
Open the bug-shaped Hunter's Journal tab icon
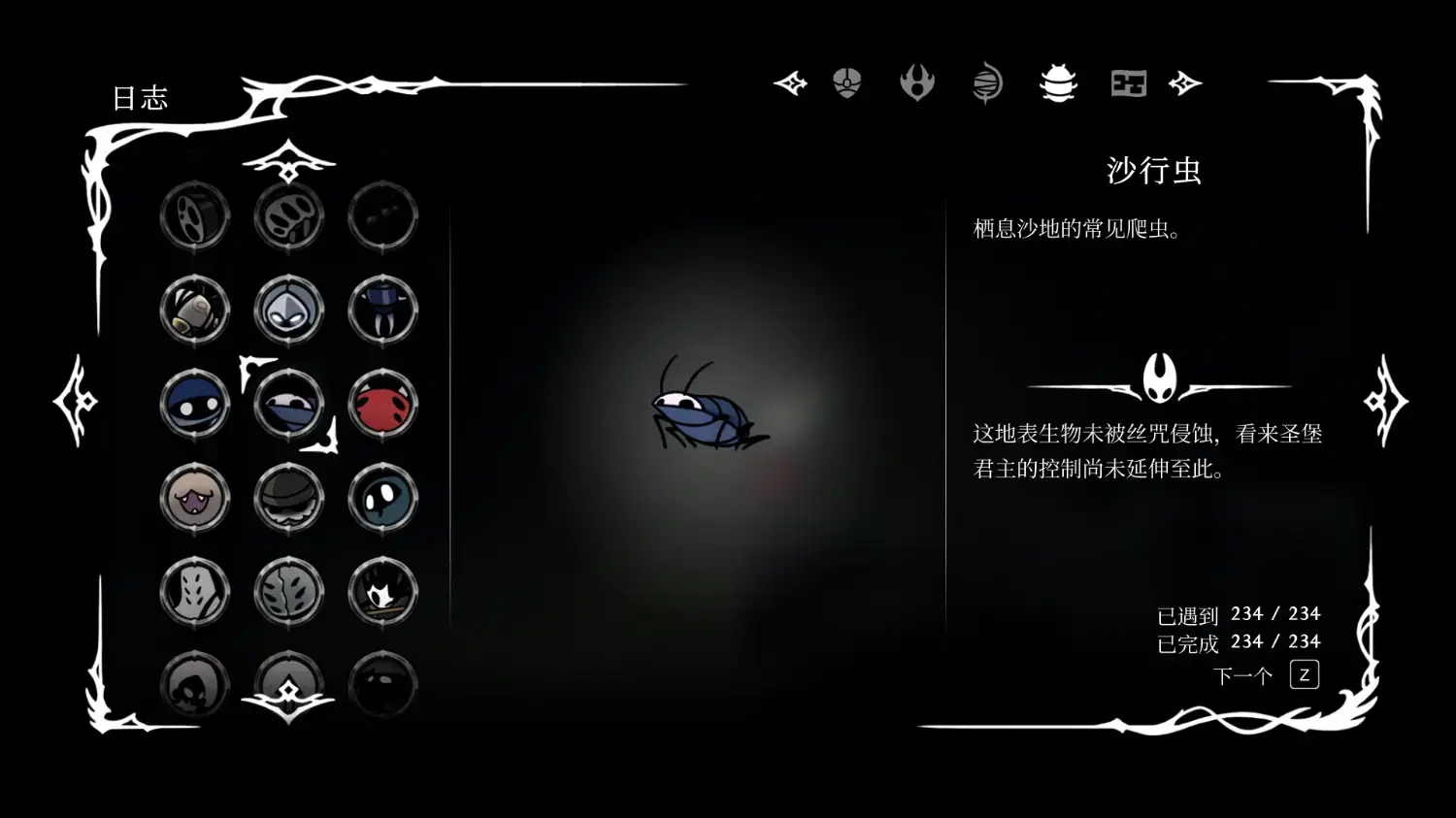click(1058, 82)
